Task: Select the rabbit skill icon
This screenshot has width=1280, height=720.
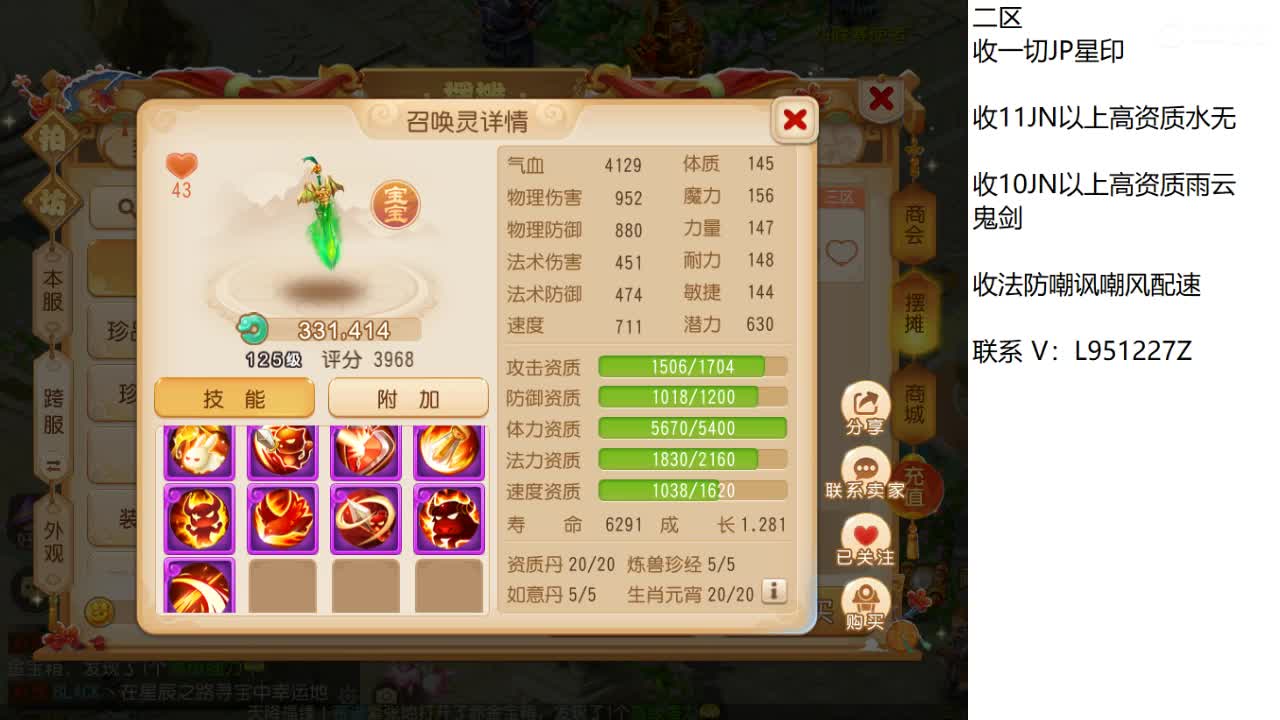Action: tap(199, 449)
